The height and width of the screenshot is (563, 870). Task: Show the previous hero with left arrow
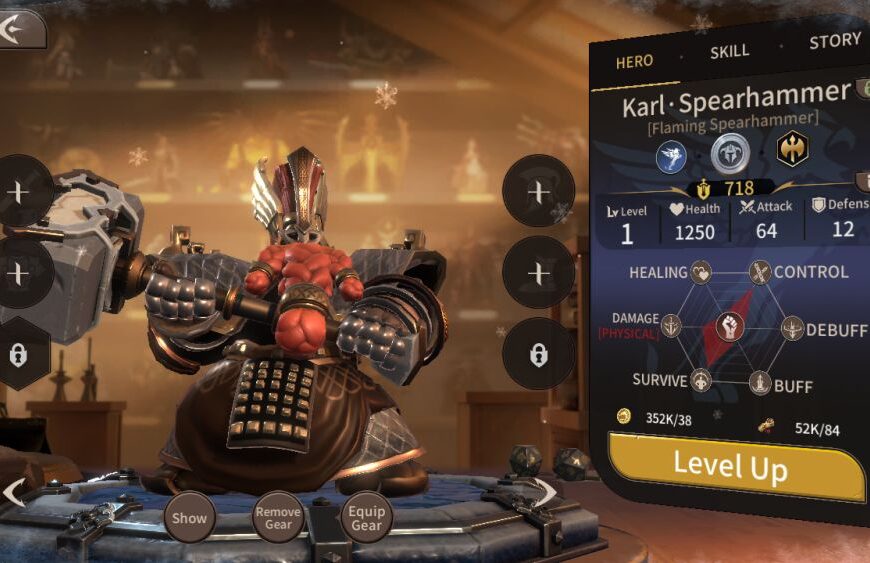[x=14, y=493]
